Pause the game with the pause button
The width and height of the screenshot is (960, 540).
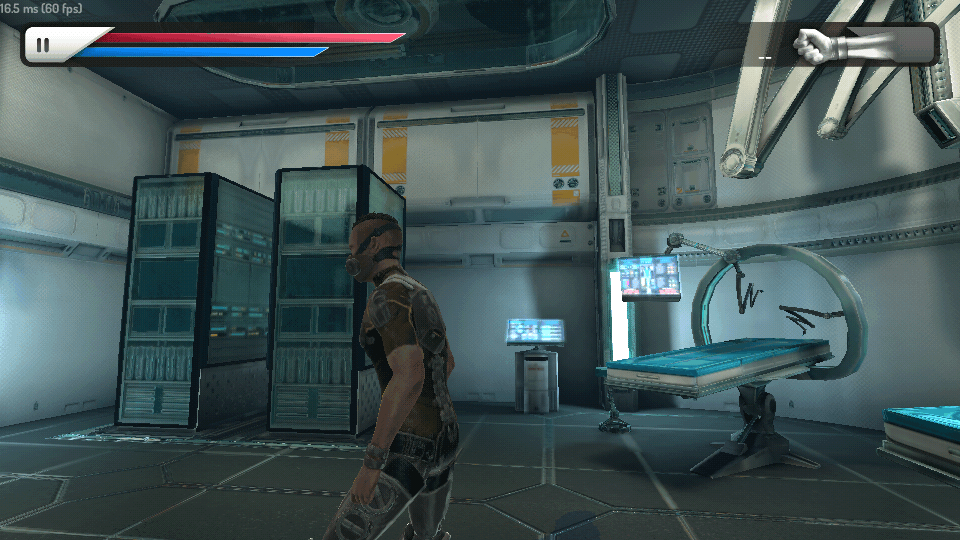[43, 45]
